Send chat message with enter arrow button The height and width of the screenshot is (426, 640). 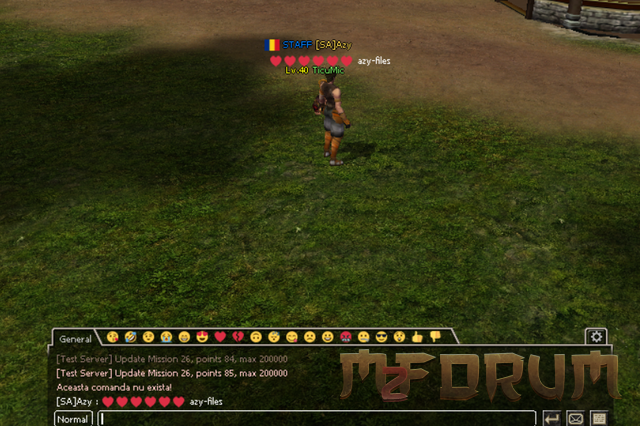(x=552, y=418)
